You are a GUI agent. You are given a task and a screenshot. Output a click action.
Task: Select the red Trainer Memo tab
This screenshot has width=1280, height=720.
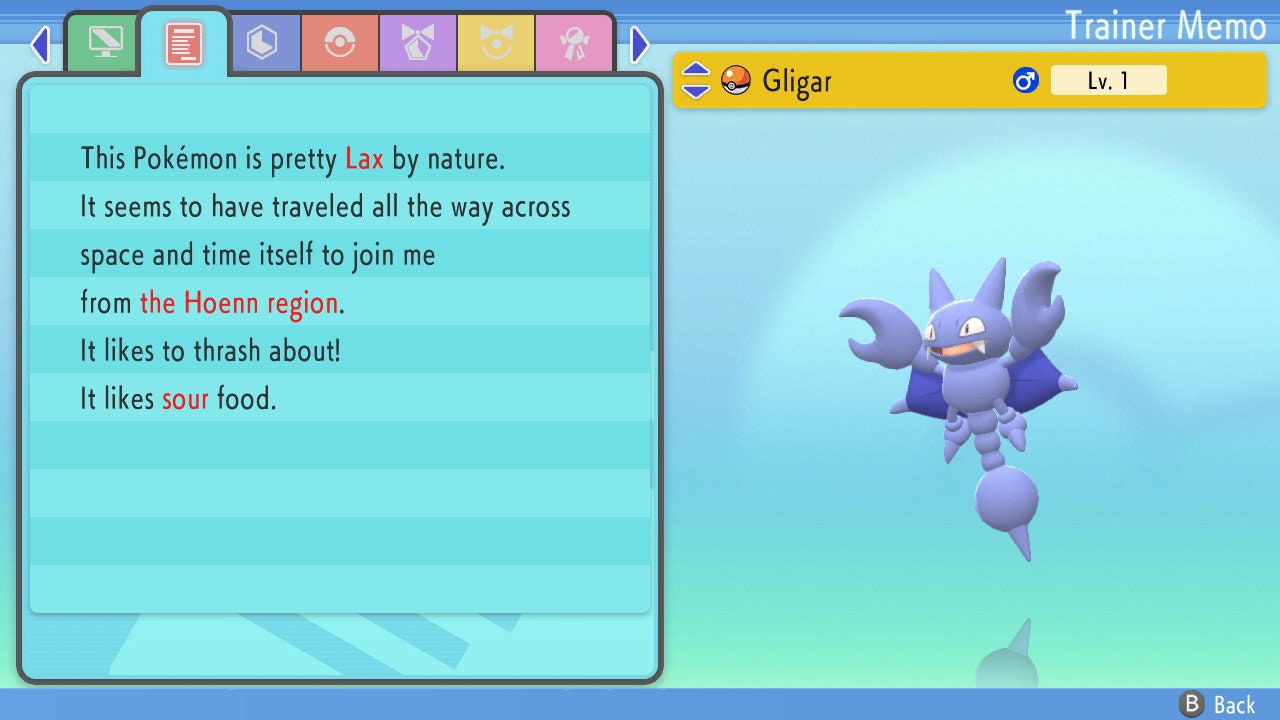tap(184, 43)
